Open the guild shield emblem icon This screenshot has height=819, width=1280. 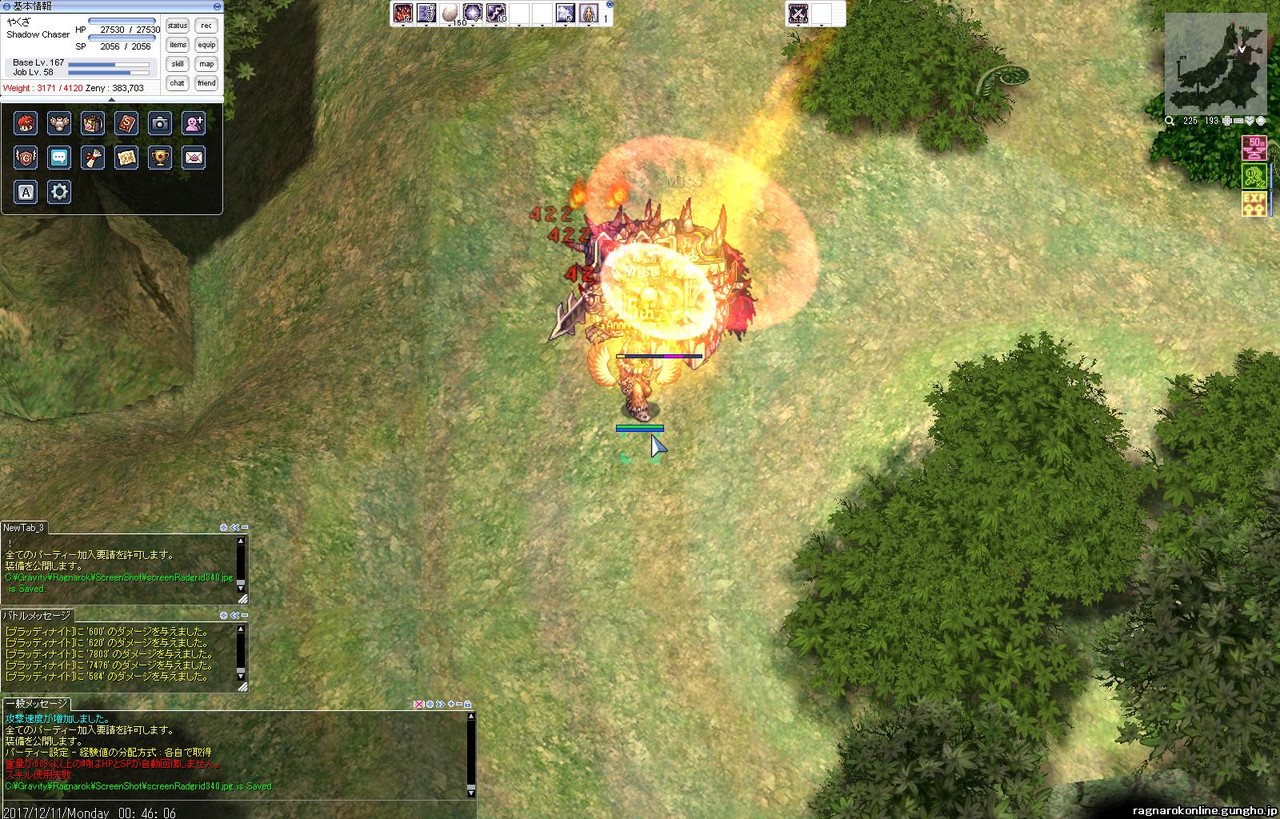[26, 158]
